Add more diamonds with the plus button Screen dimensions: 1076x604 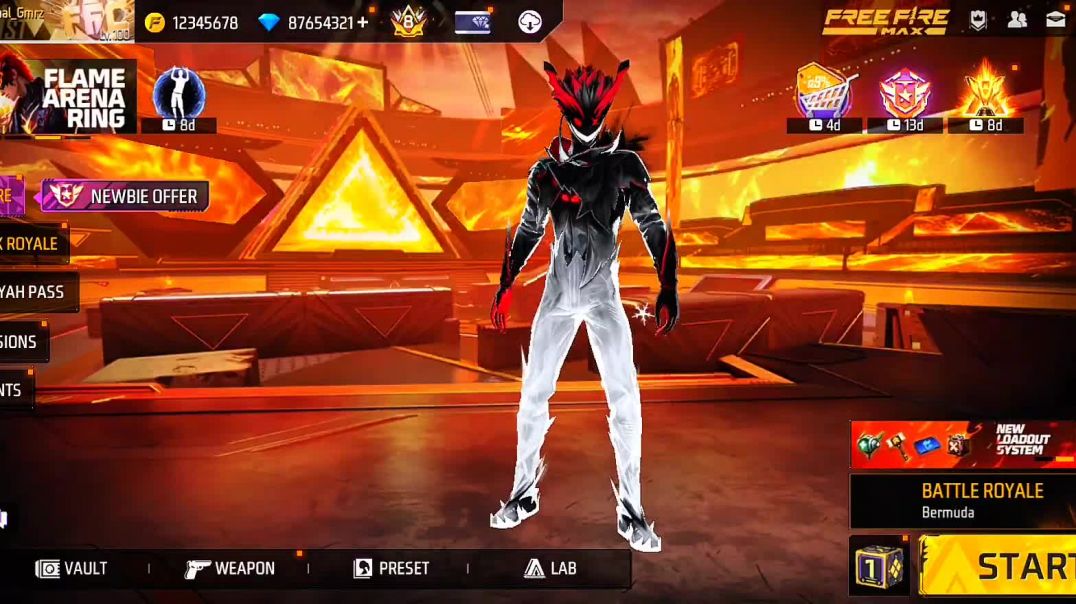(x=362, y=22)
